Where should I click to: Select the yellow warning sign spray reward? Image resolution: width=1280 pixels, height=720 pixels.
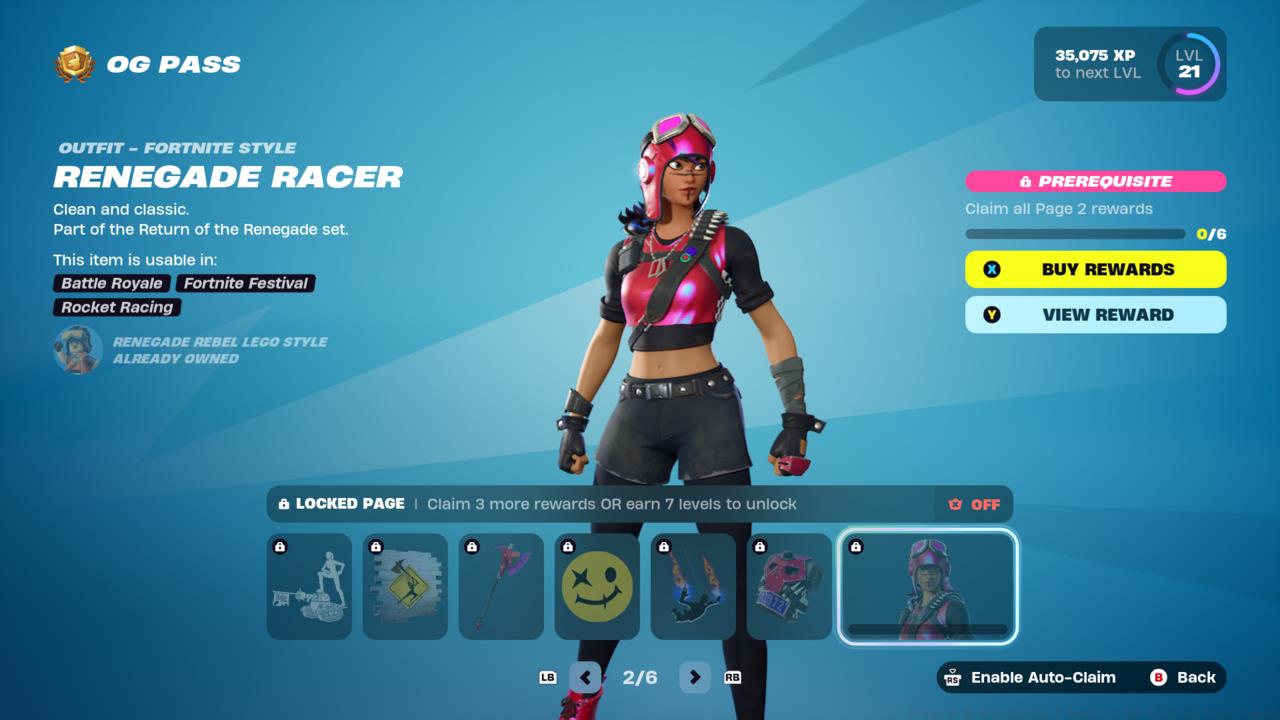coord(405,586)
